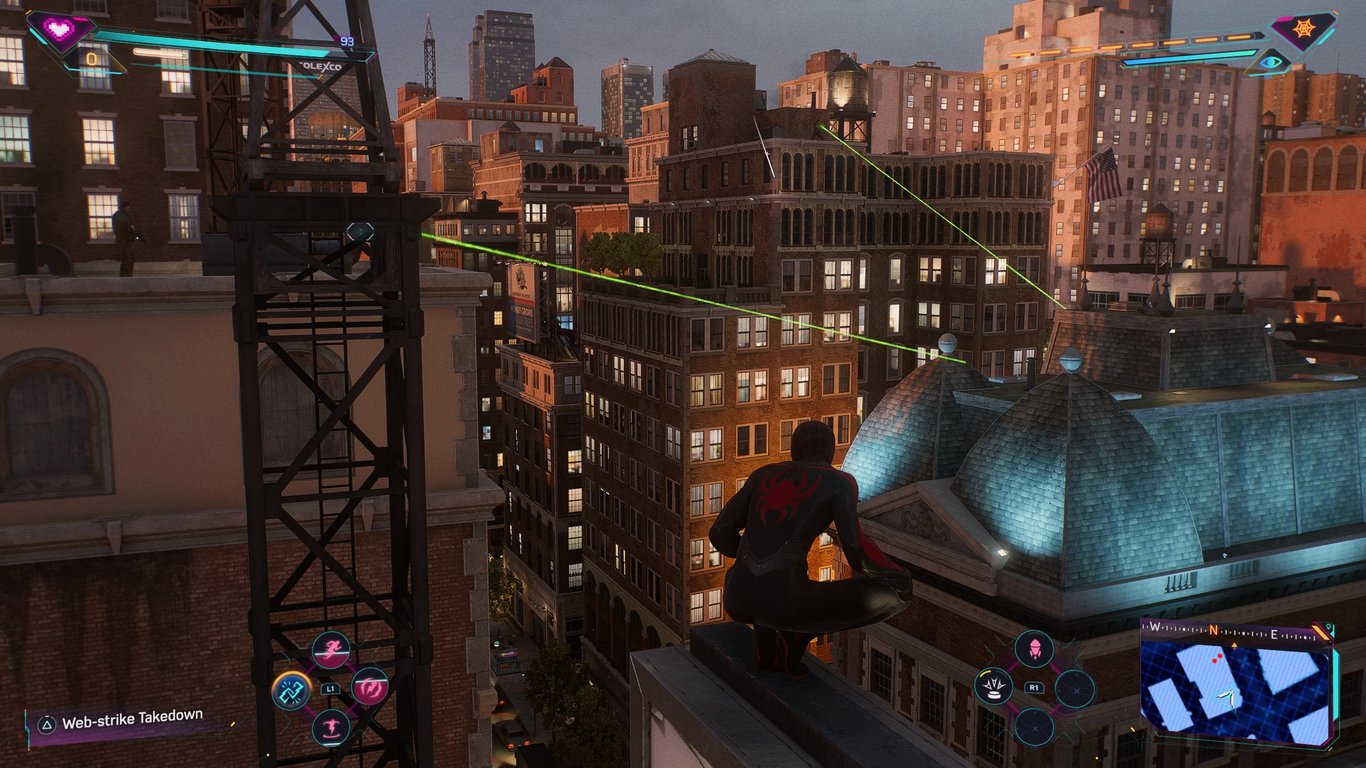Select the orange spider-web icon

click(1303, 30)
